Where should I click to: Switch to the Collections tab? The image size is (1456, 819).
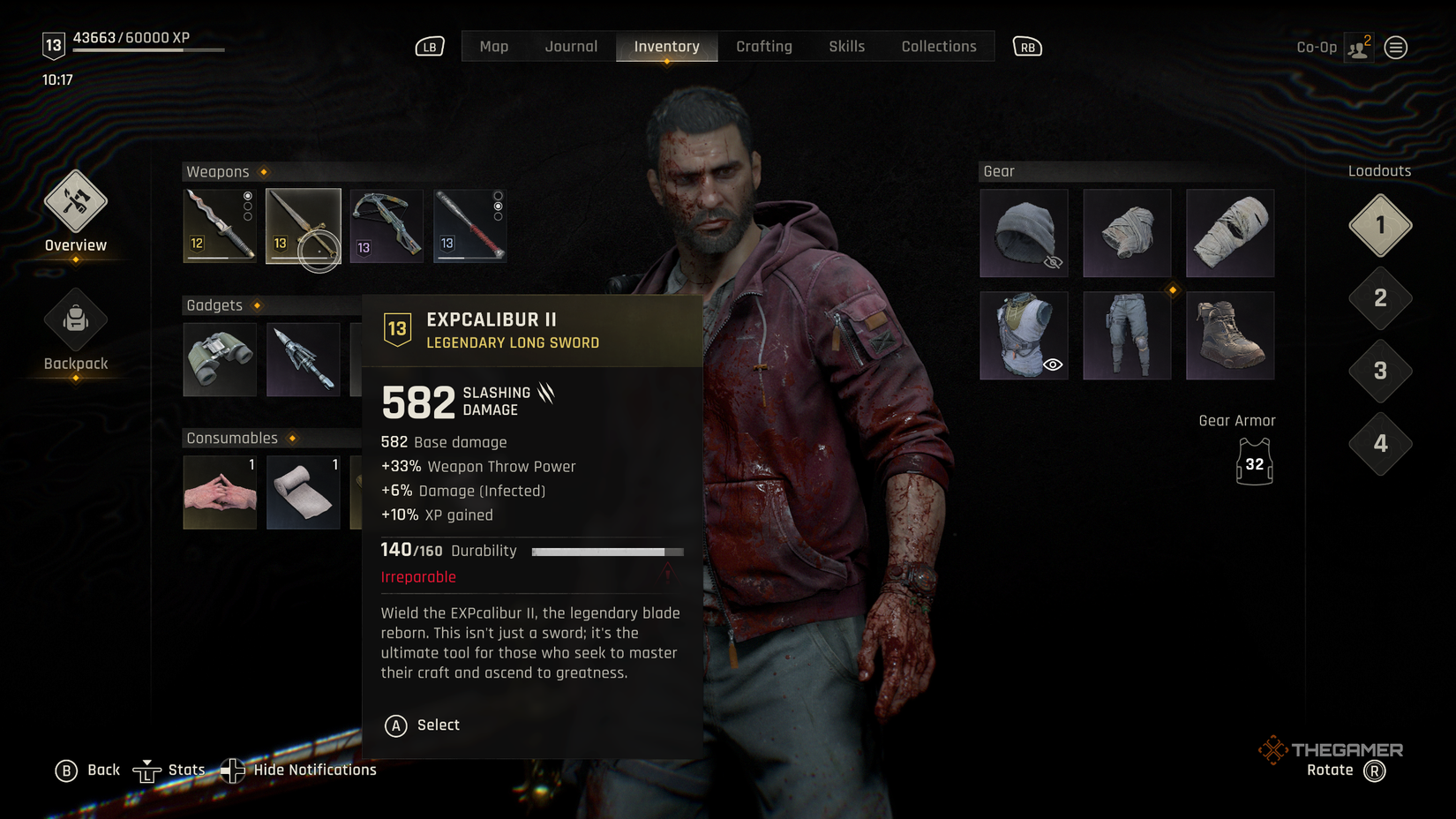938,46
